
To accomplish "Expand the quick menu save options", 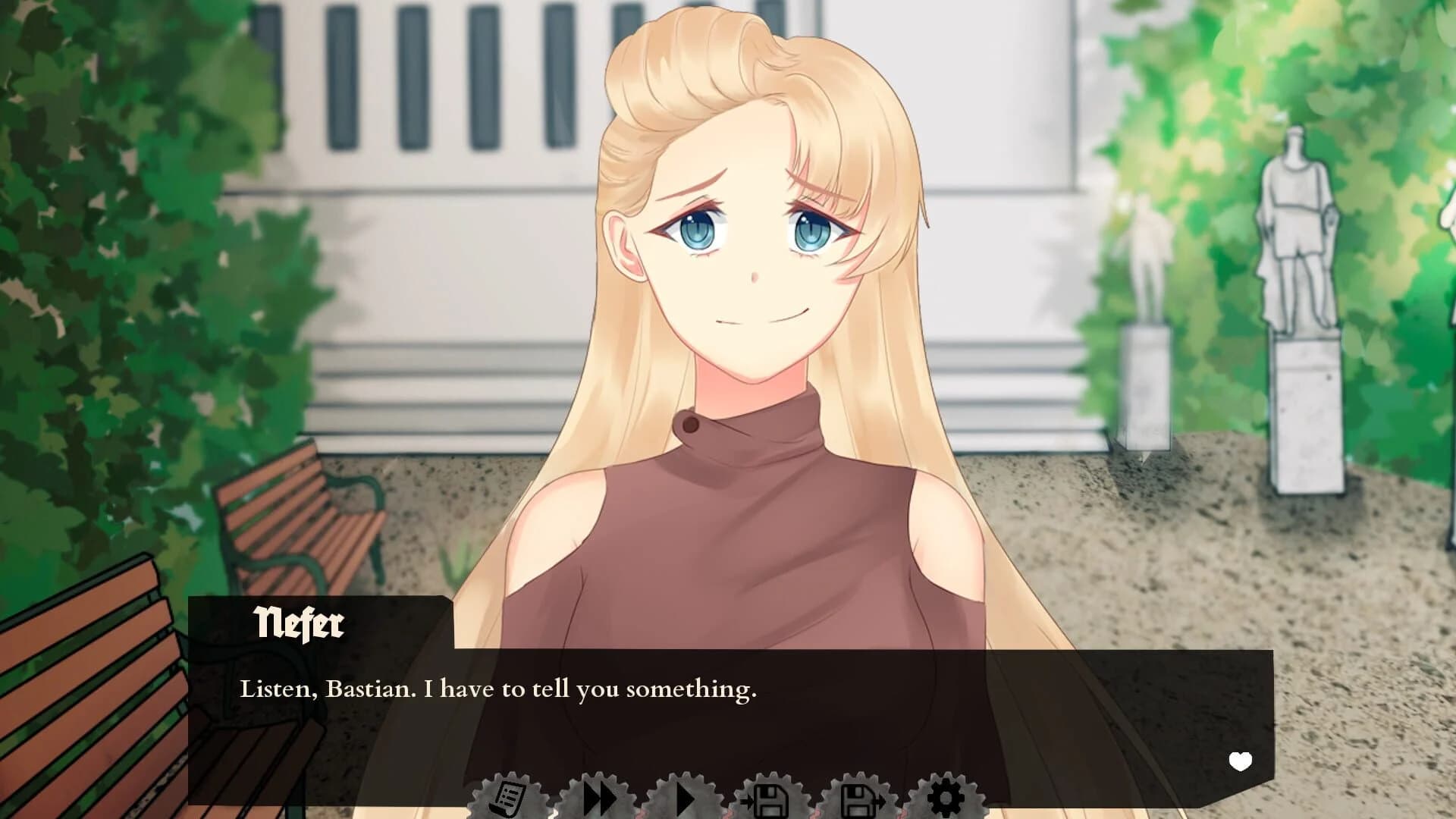I will coord(771,797).
